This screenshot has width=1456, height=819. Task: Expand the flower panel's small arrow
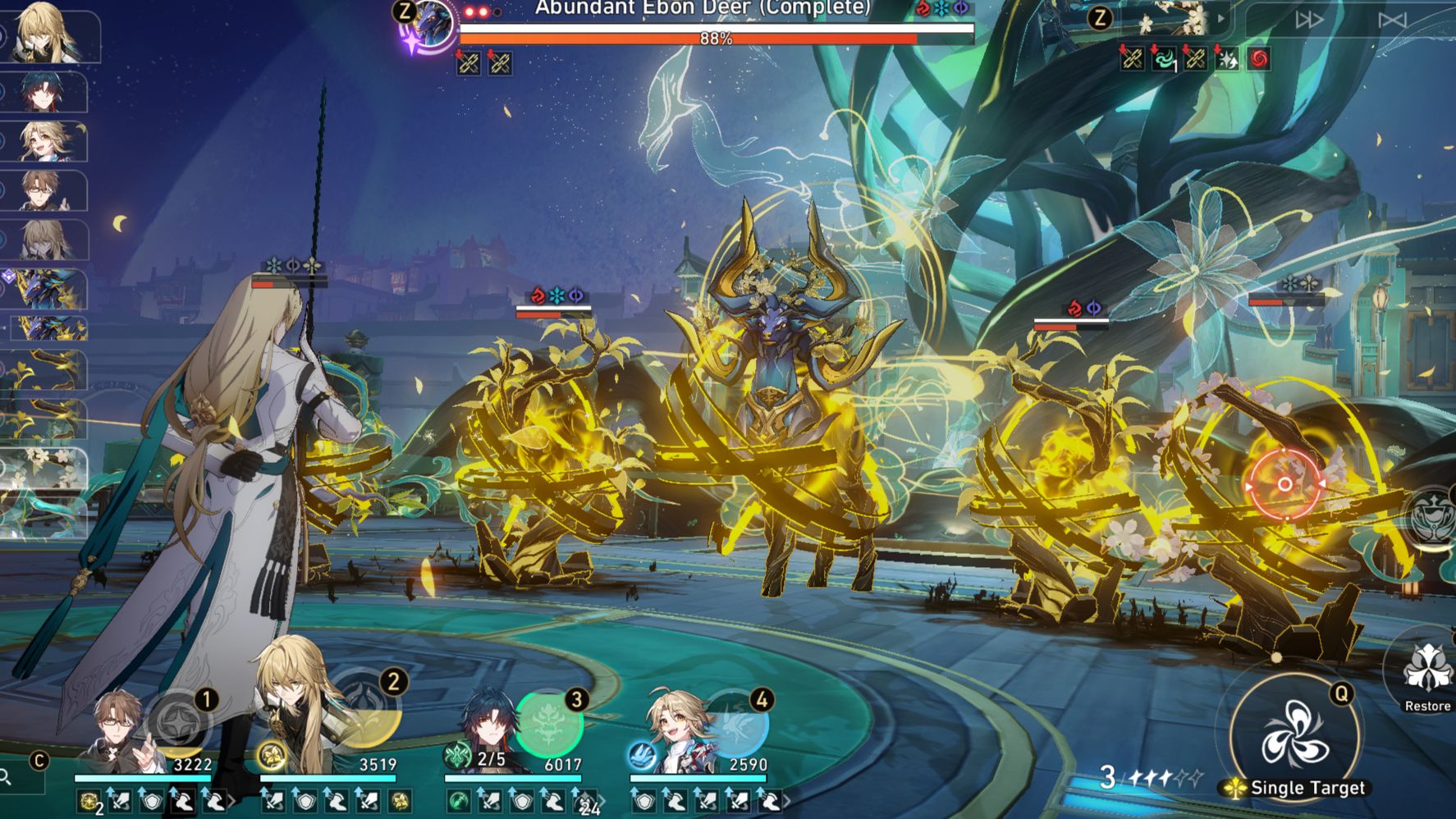click(x=1221, y=18)
